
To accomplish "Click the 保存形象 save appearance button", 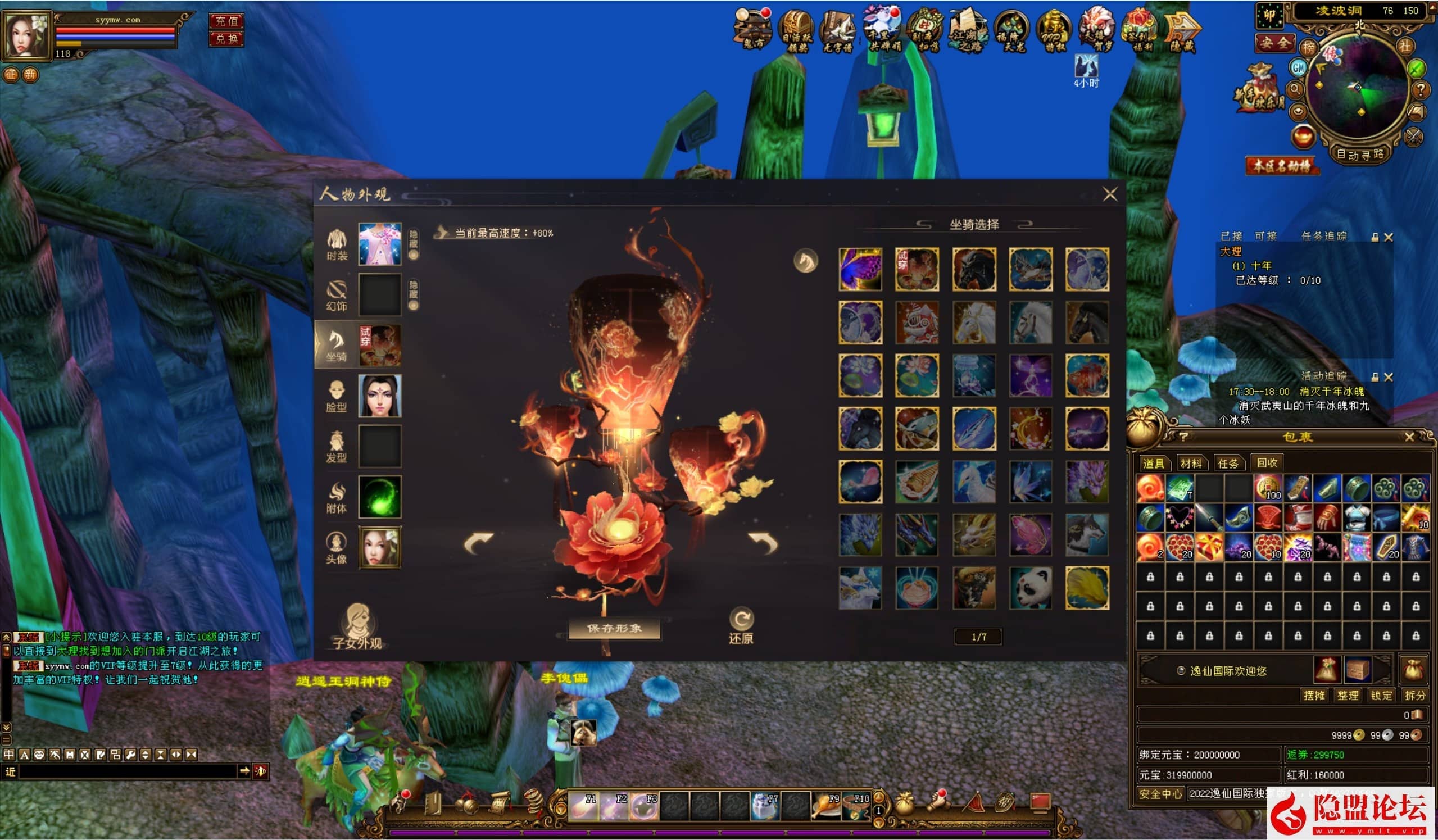I will coord(615,628).
